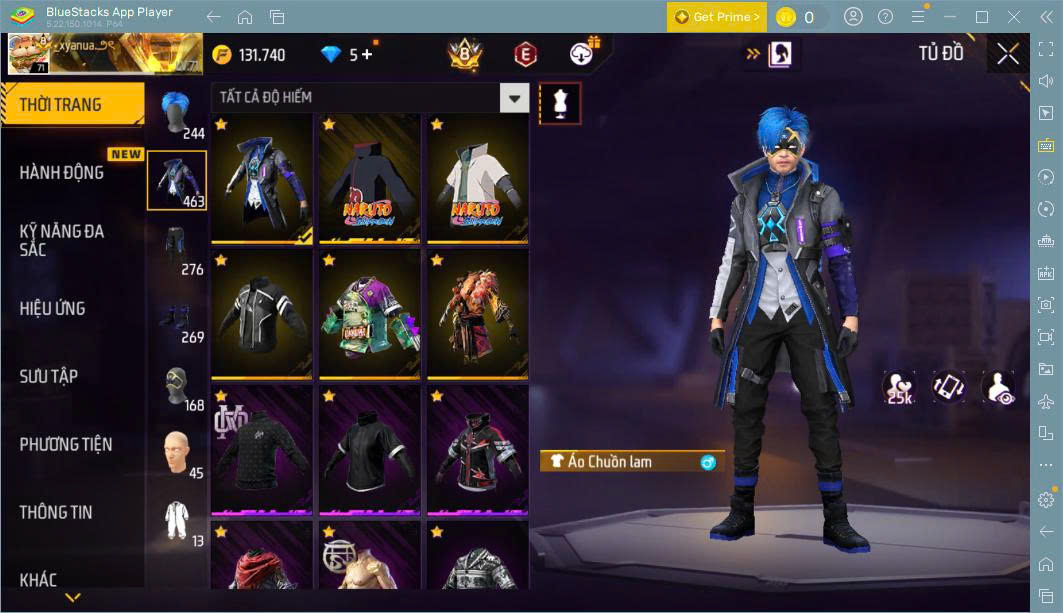Close the wardrobe with the X button
The width and height of the screenshot is (1063, 613).
click(1008, 54)
